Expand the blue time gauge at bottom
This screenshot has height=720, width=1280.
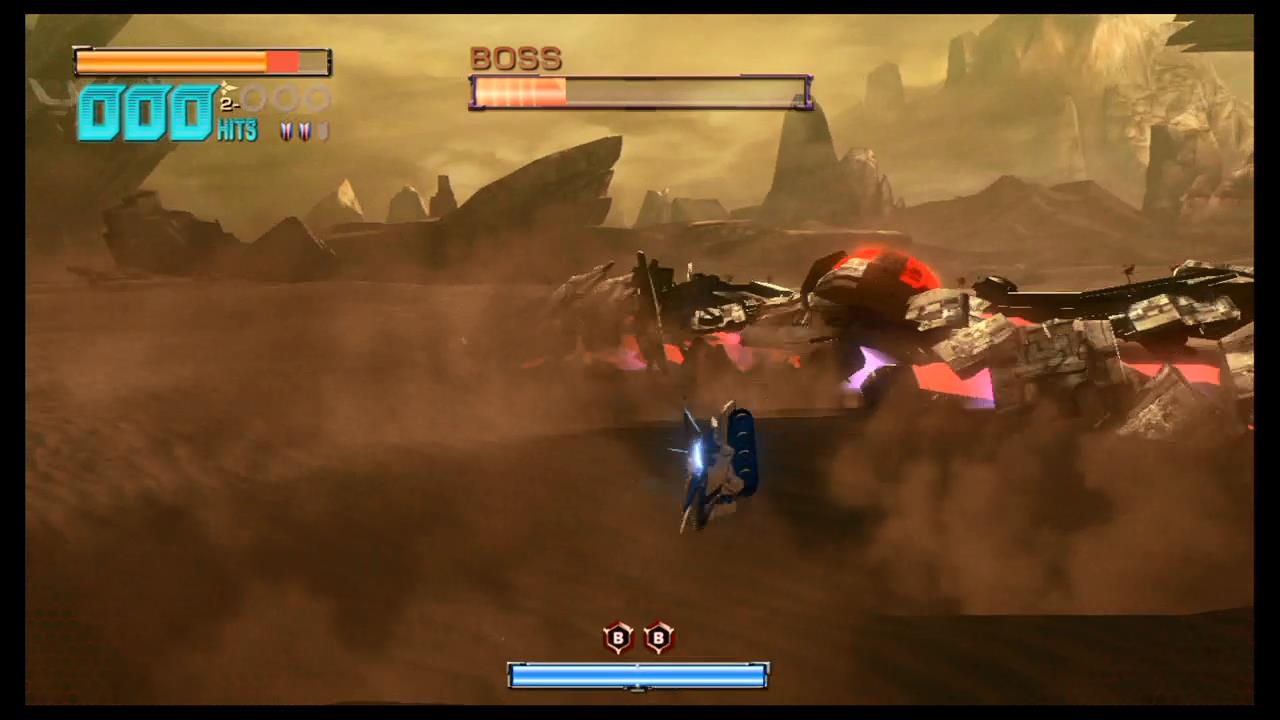pos(638,676)
